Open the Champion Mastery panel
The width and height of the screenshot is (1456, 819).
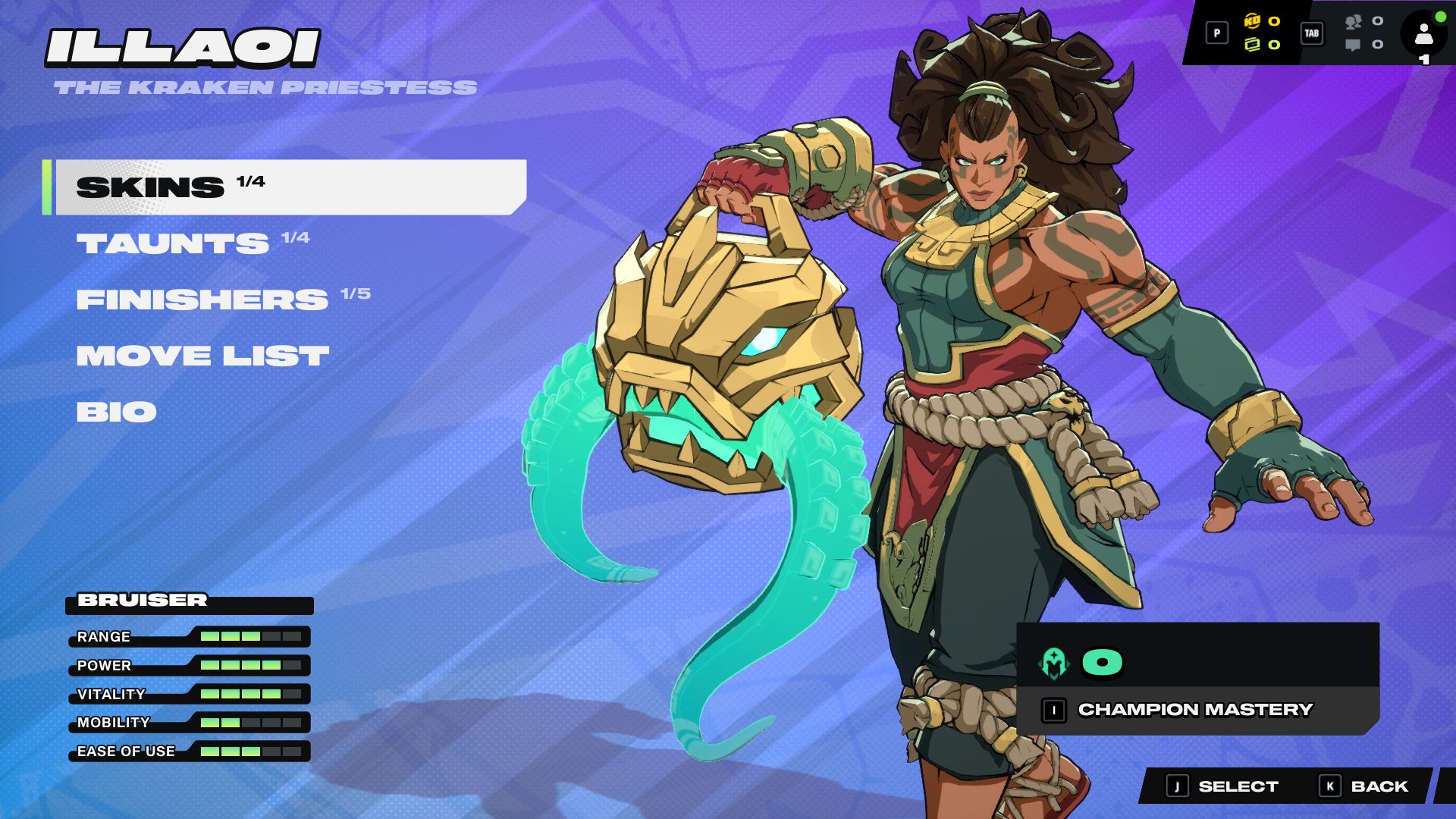(x=1195, y=710)
